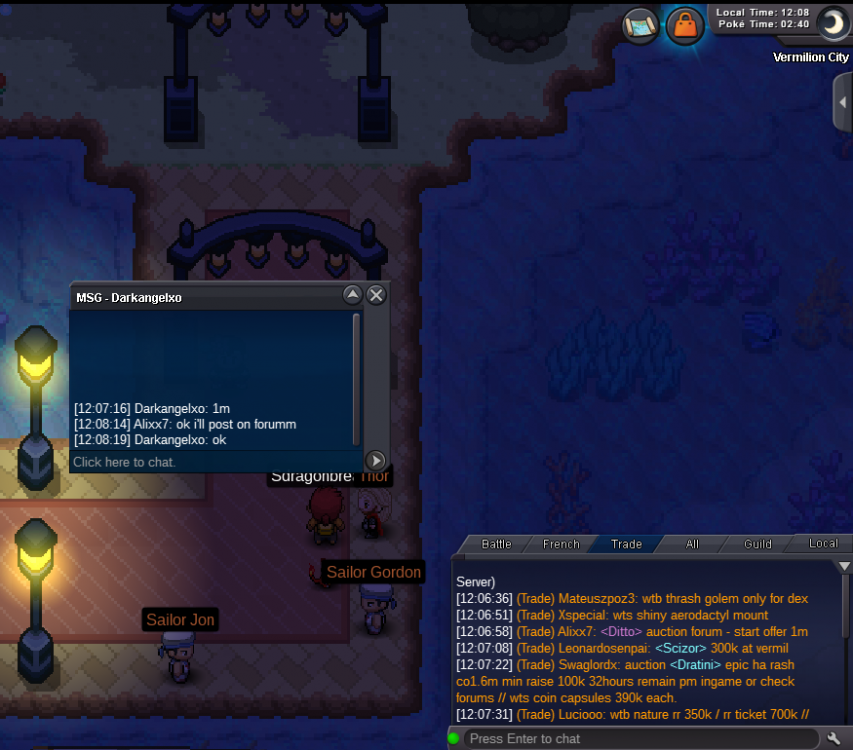Switch to the Battle chat tab
This screenshot has height=750, width=853.
[496, 544]
